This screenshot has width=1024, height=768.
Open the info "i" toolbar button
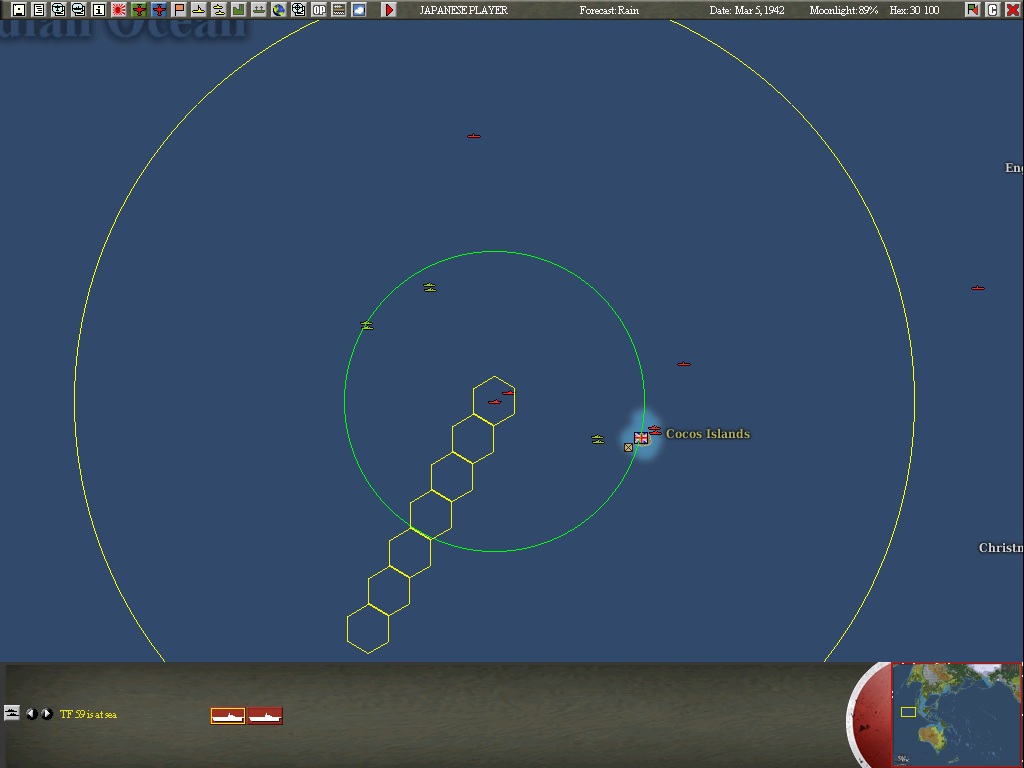[99, 10]
